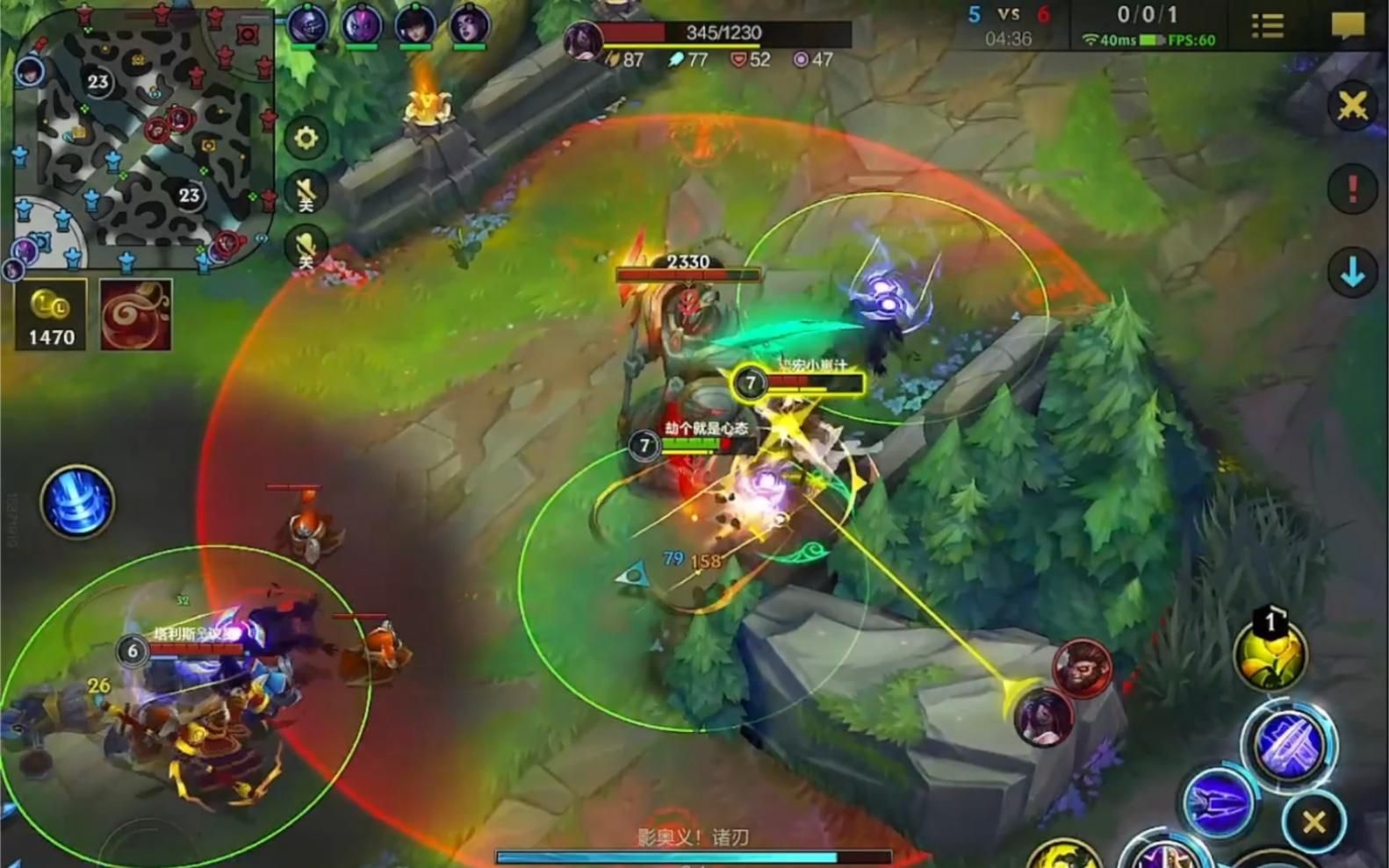Open the shop via the 1470 gold button
The width and height of the screenshot is (1389, 868).
click(51, 316)
